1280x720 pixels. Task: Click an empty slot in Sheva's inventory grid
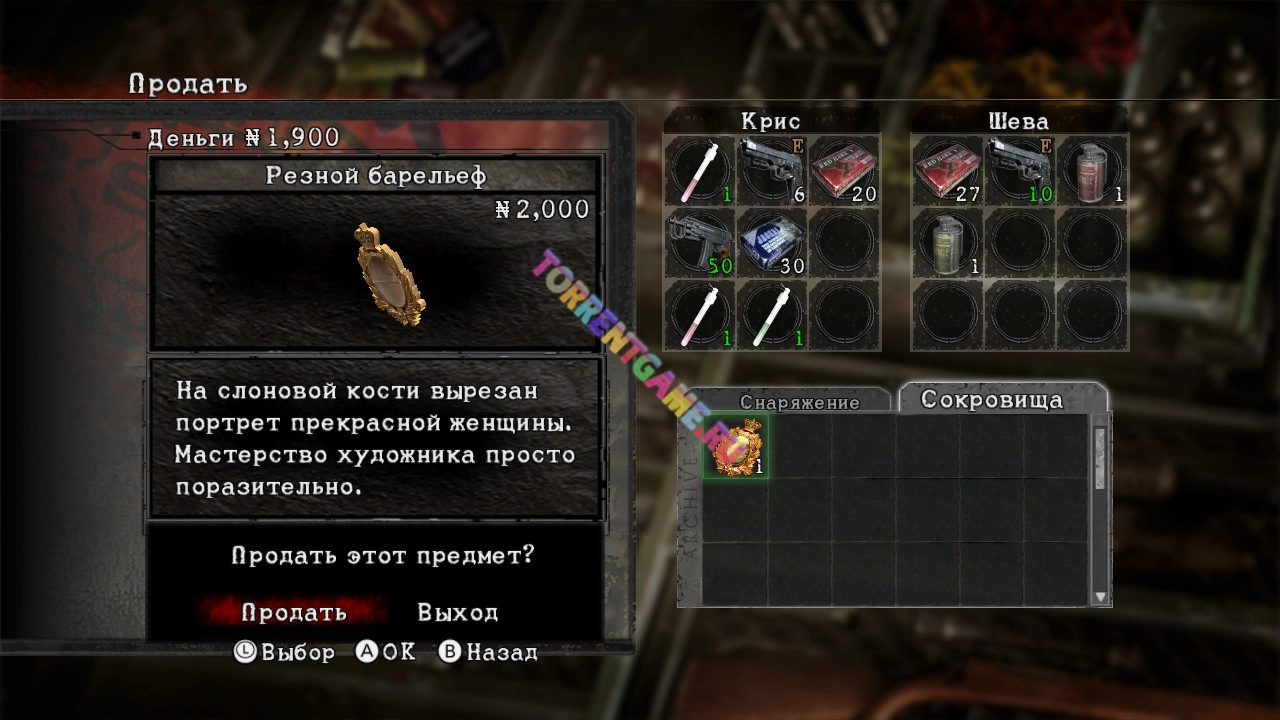[1019, 243]
